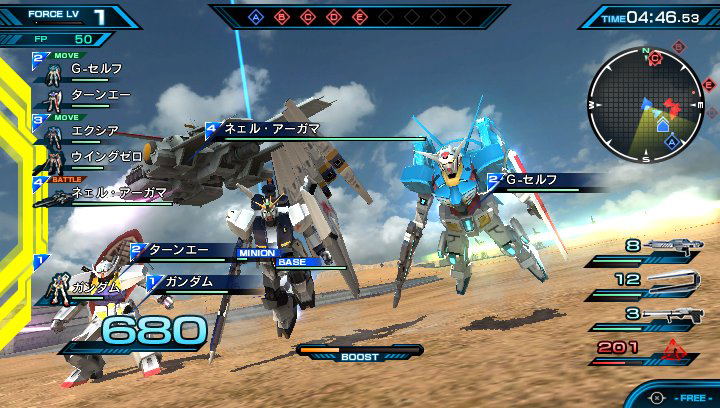Click base marker B in top bar
720x408 pixels.
point(282,17)
